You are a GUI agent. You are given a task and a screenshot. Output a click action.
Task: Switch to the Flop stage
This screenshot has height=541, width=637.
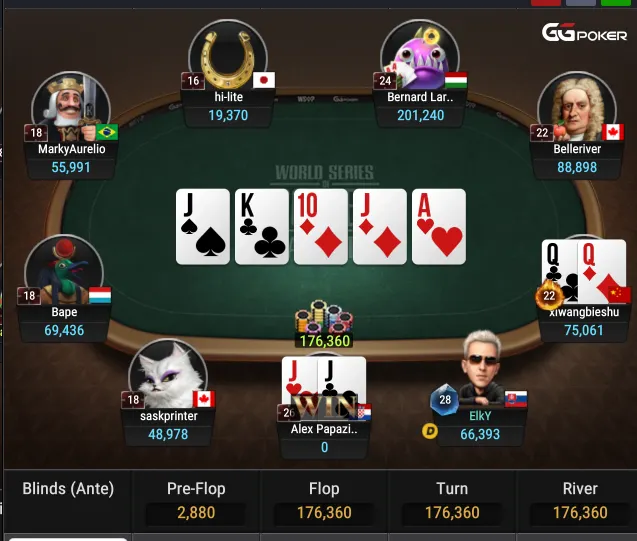tap(324, 500)
